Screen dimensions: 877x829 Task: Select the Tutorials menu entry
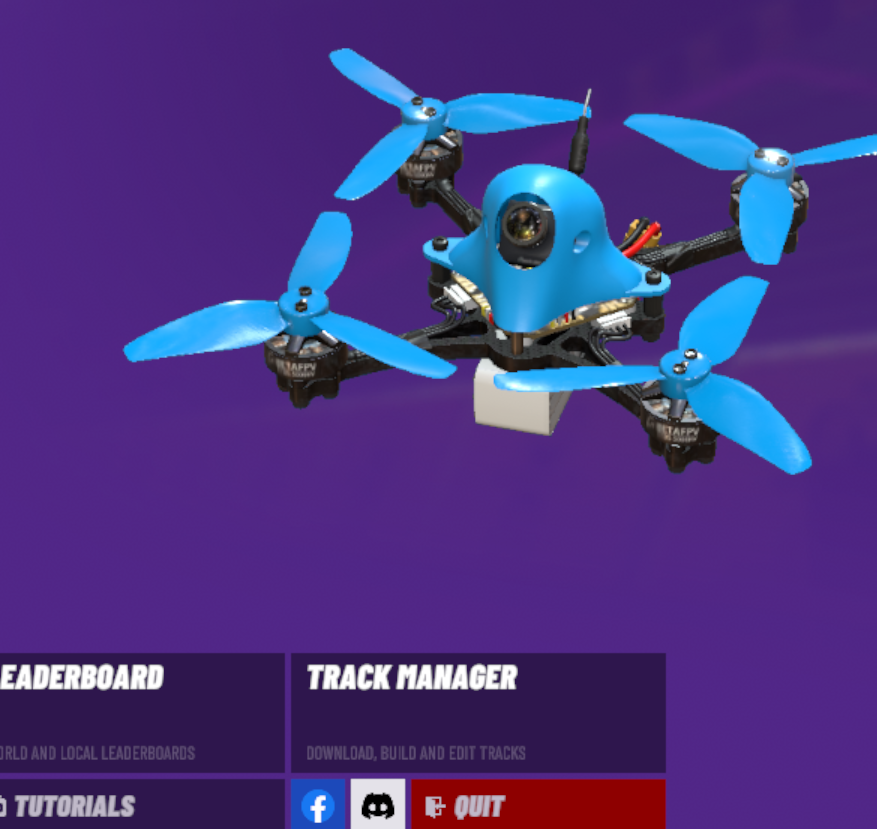140,805
